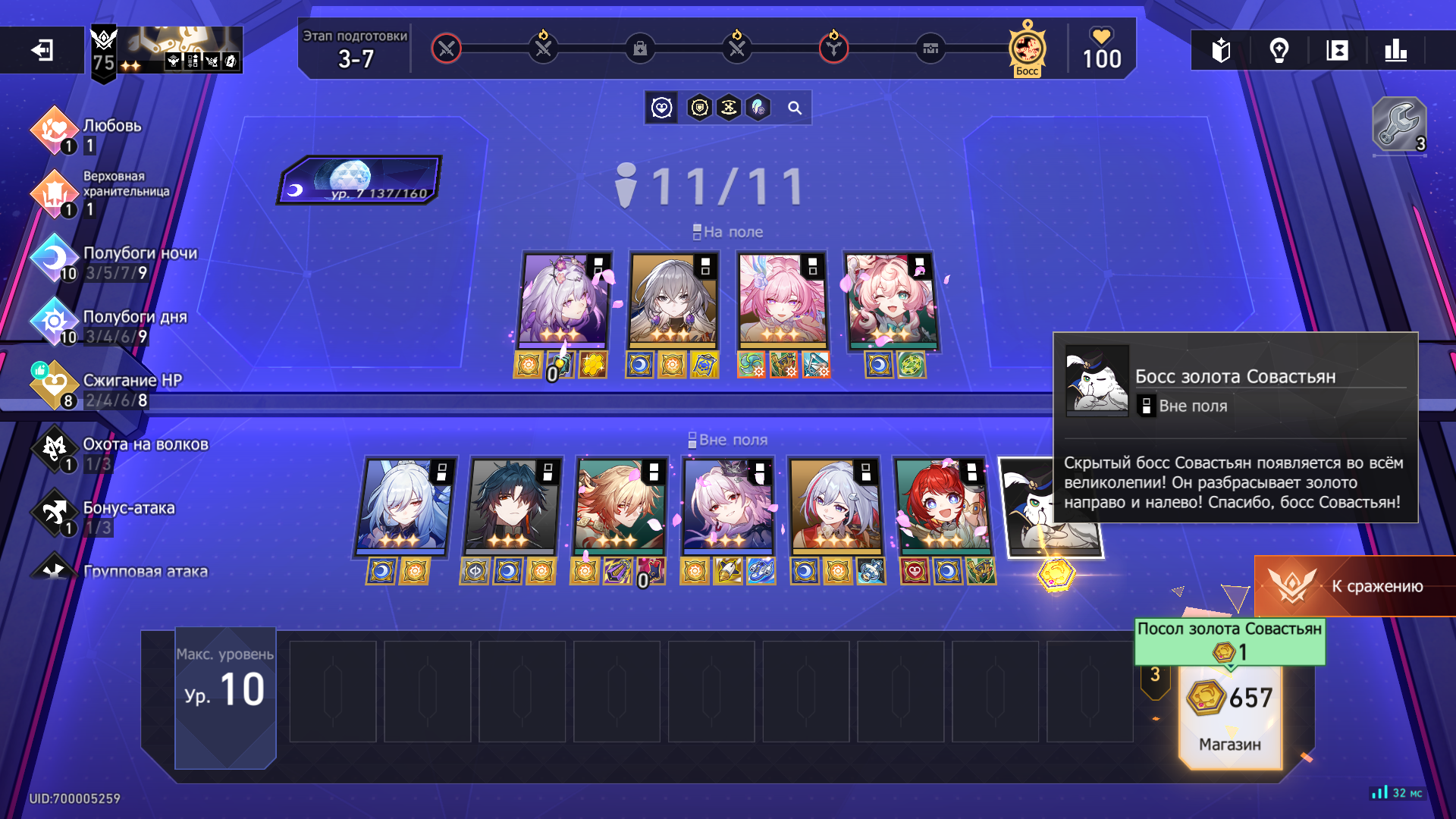1456x819 pixels.
Task: Open the lightbulb hints icon
Action: pyautogui.click(x=1279, y=51)
